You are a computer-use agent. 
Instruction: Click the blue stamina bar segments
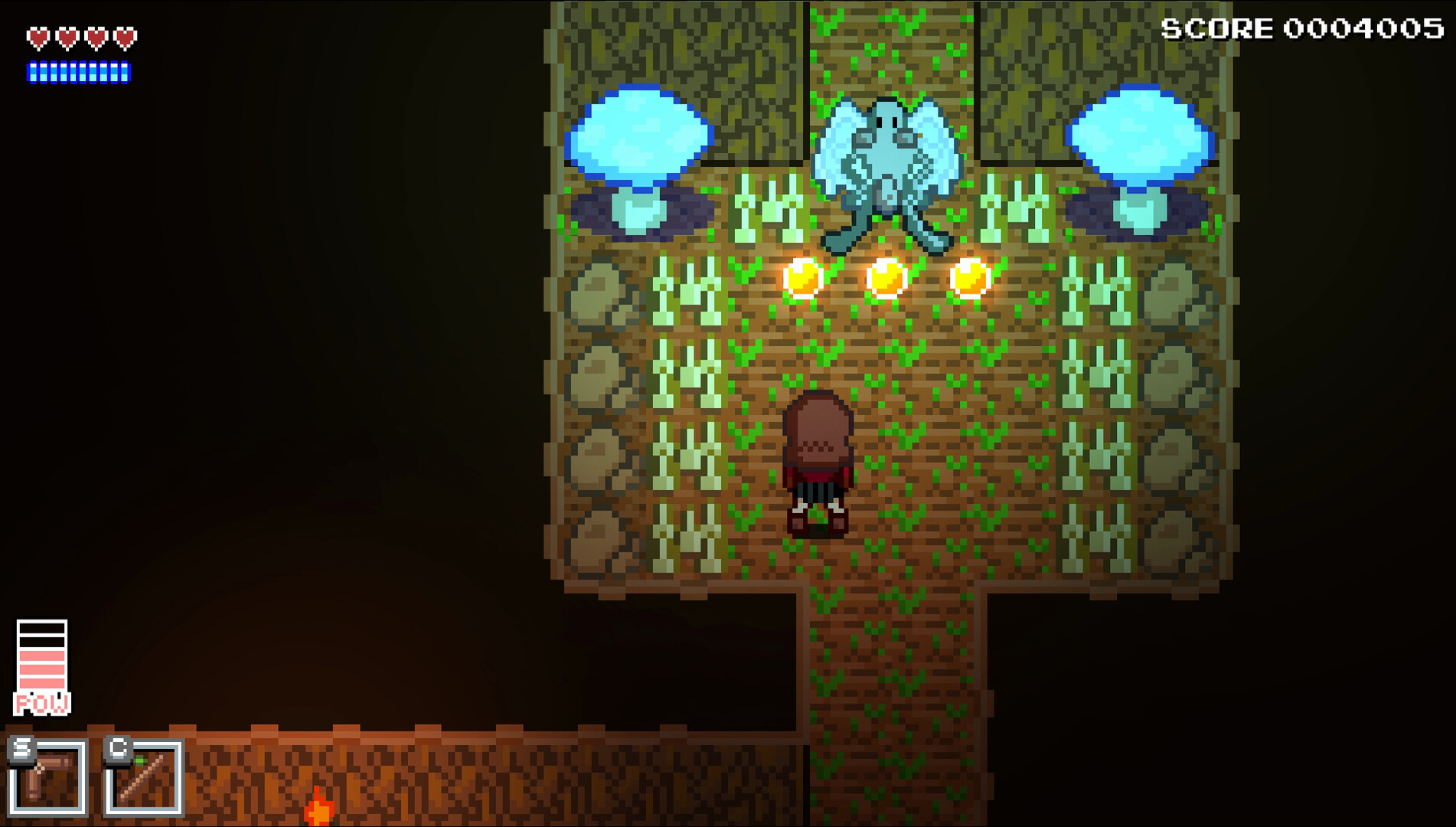point(79,74)
